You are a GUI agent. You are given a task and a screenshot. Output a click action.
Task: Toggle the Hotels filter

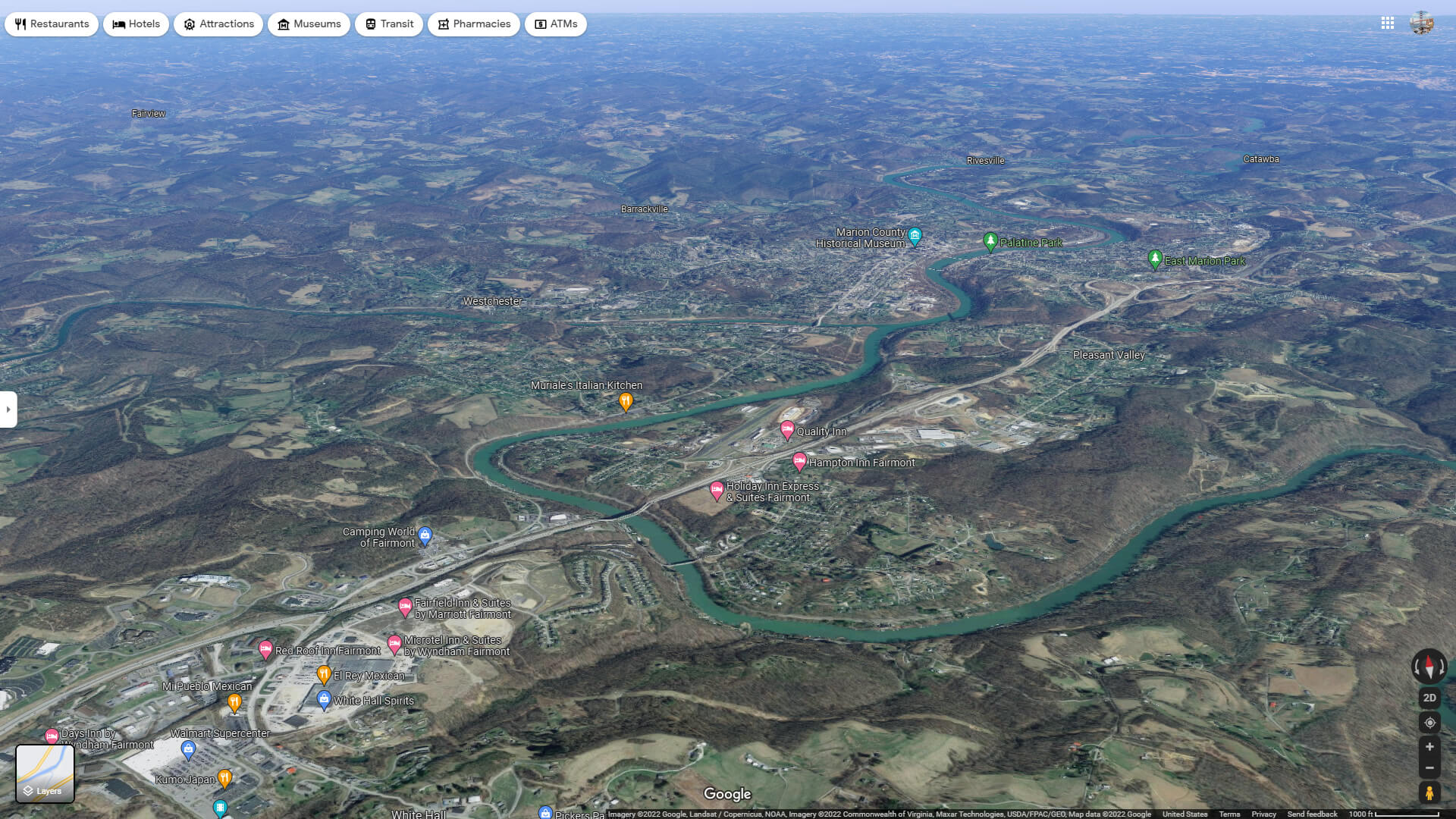pos(135,24)
